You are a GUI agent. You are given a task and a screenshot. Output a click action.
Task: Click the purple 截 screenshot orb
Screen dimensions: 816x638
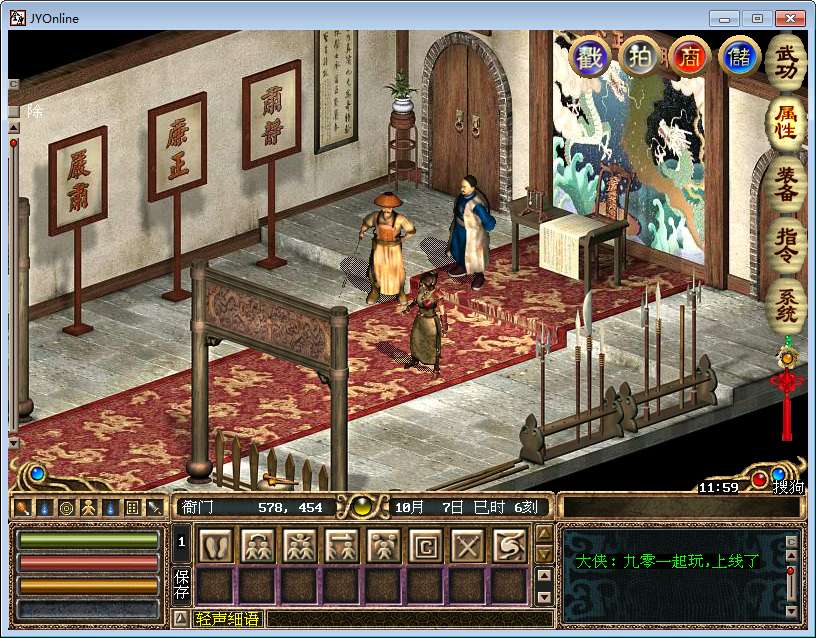[x=590, y=56]
